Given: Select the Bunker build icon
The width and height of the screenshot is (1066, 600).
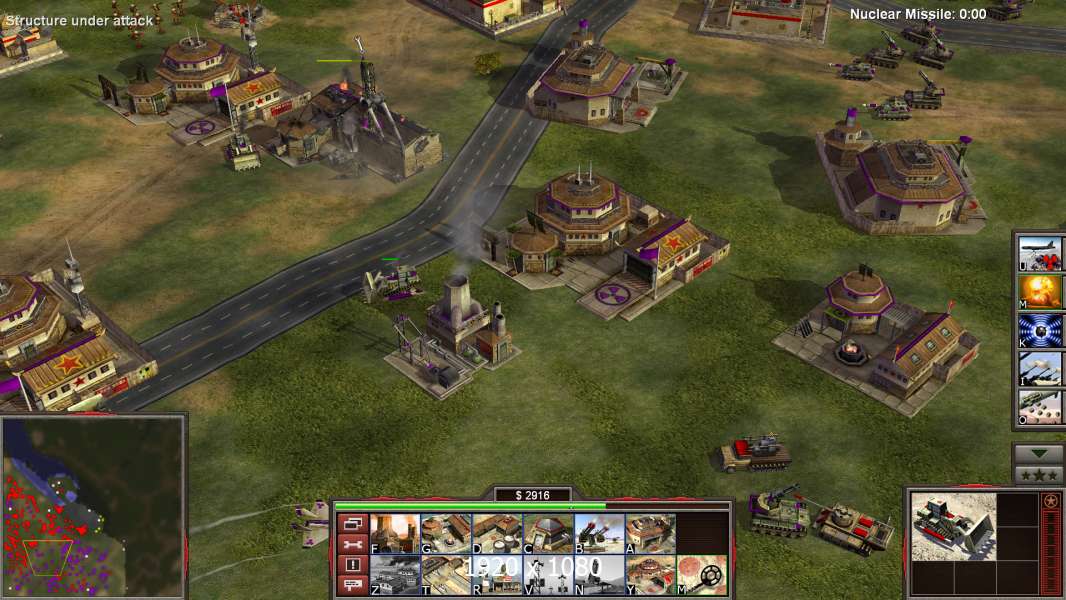Looking at the screenshot, I should click(547, 534).
